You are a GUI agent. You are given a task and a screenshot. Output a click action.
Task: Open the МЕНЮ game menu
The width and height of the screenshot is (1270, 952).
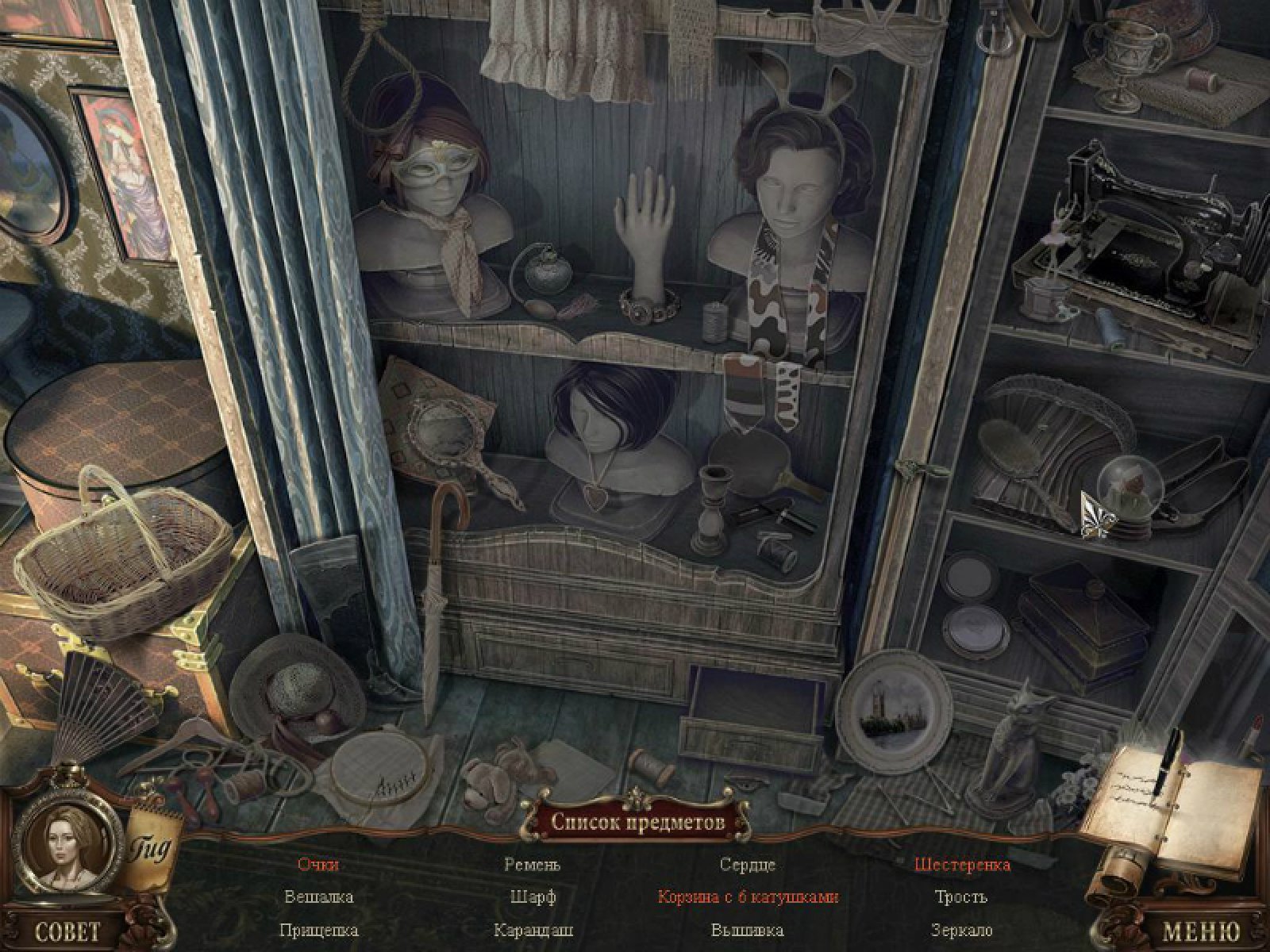tap(1200, 930)
